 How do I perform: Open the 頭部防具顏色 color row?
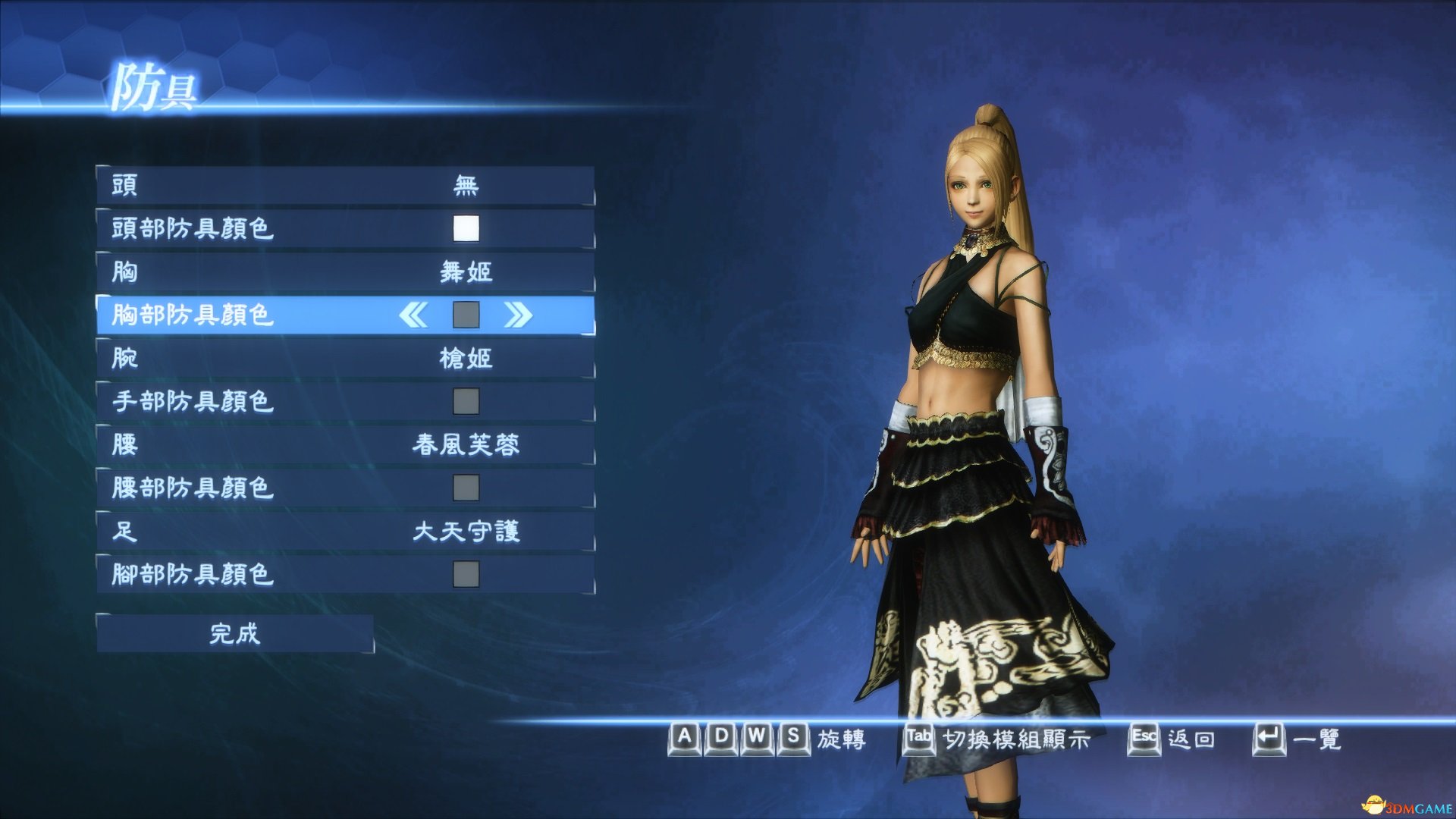coord(345,228)
